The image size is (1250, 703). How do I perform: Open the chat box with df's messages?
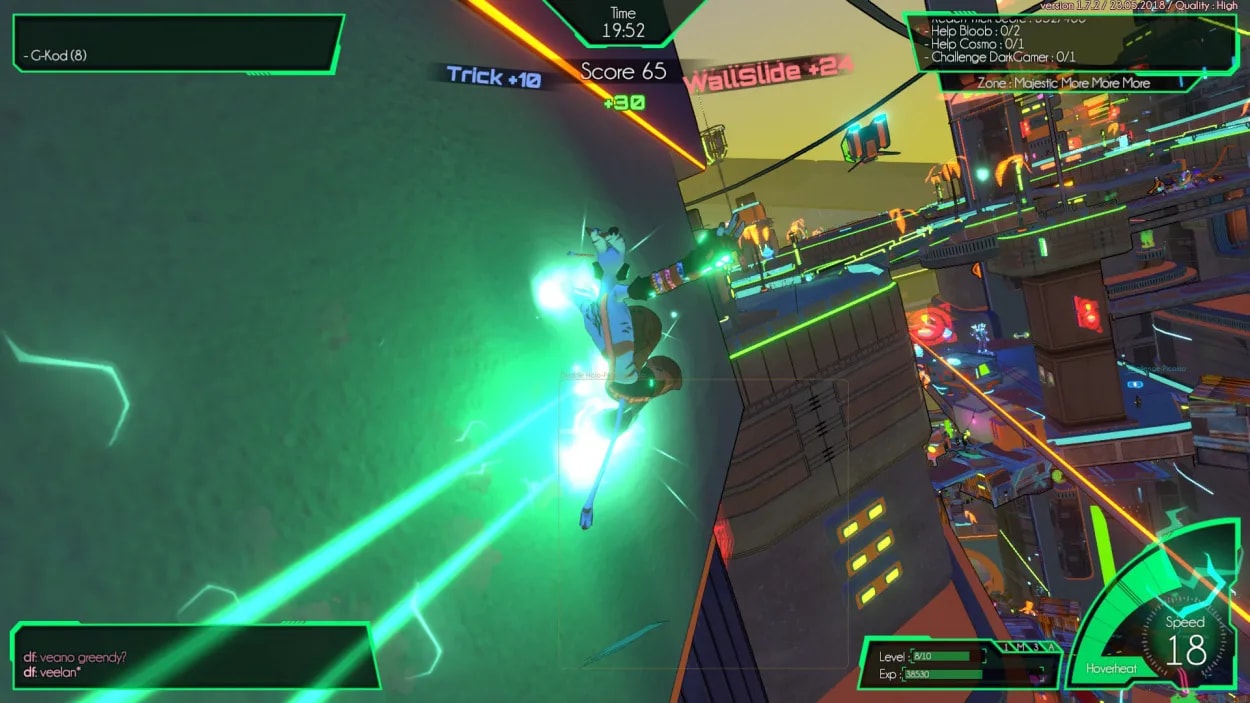[x=195, y=657]
